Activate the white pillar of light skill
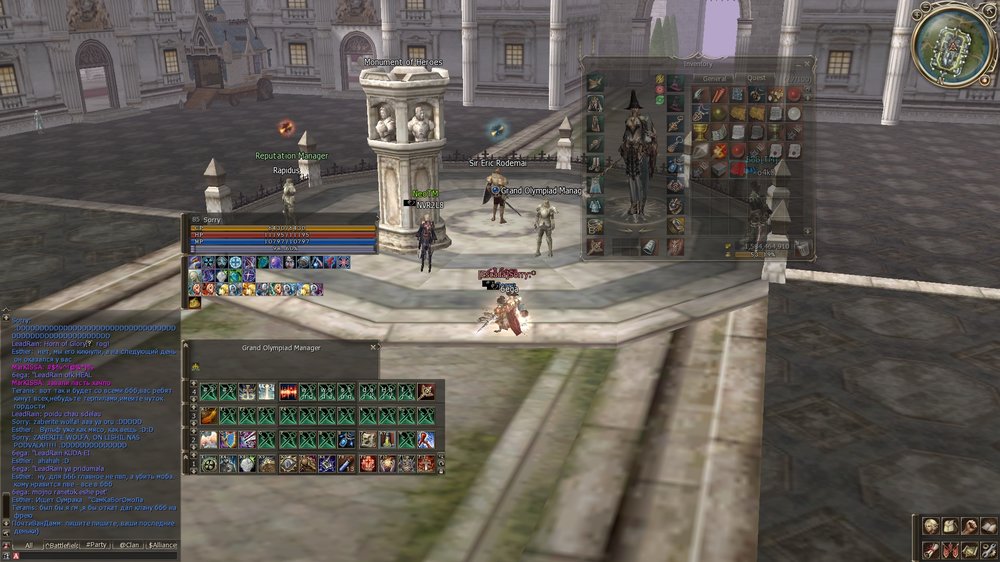 click(267, 392)
